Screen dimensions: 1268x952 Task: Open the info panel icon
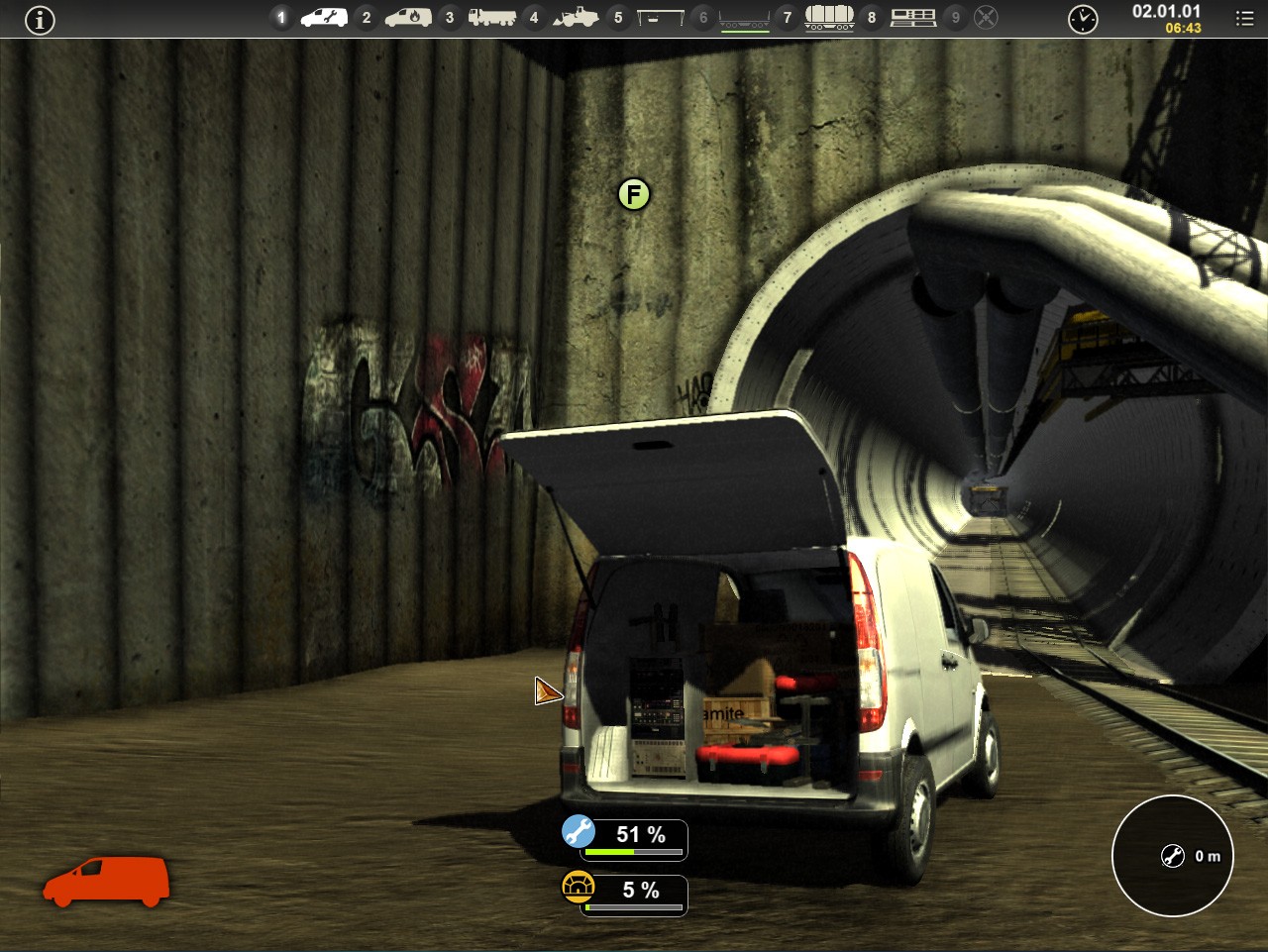pos(40,20)
